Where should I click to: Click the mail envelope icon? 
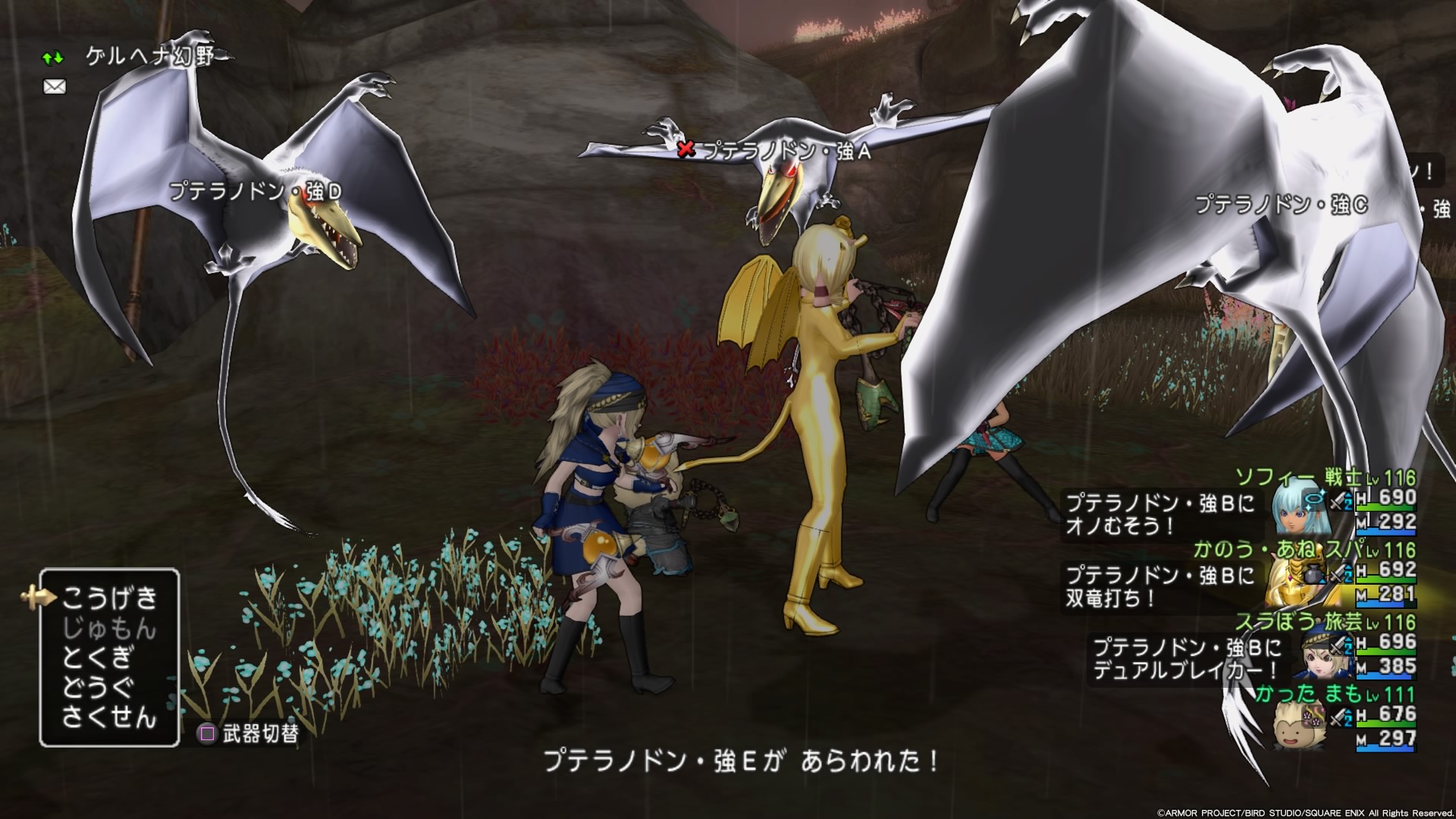[x=55, y=87]
